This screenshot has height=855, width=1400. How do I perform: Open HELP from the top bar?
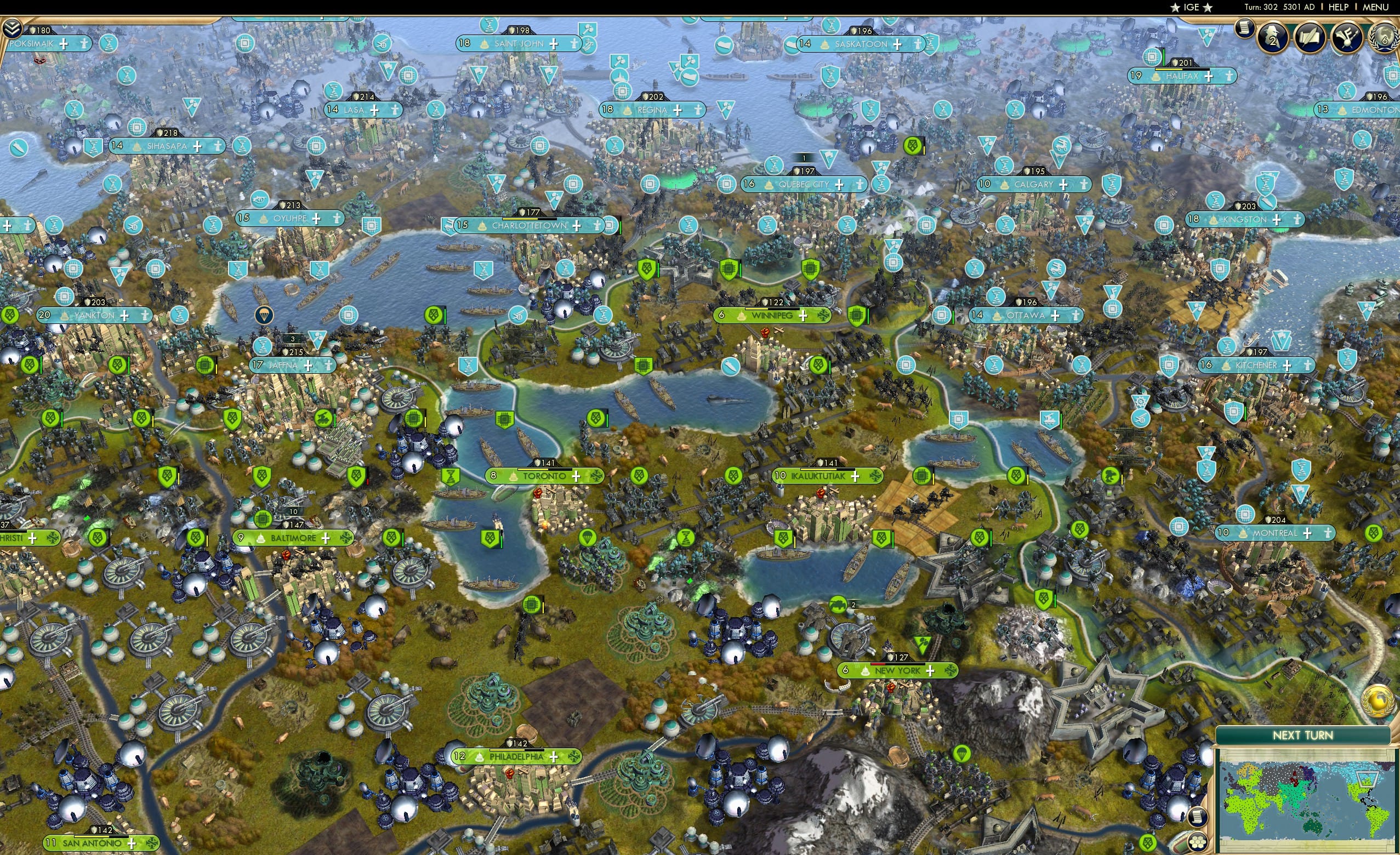[x=1339, y=7]
